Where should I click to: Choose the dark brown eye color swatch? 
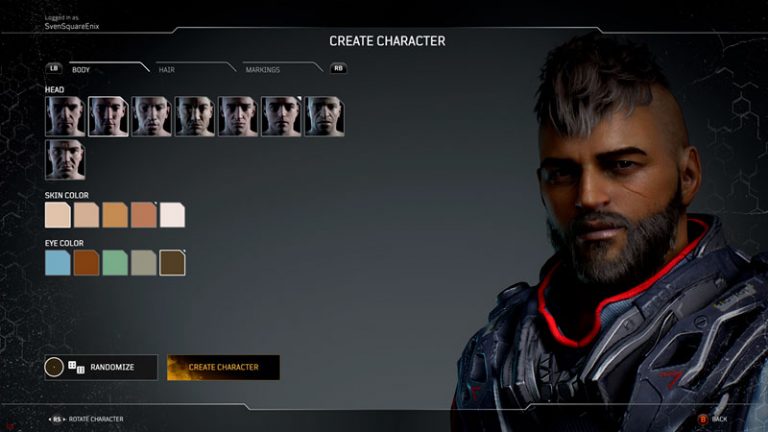pyautogui.click(x=173, y=262)
